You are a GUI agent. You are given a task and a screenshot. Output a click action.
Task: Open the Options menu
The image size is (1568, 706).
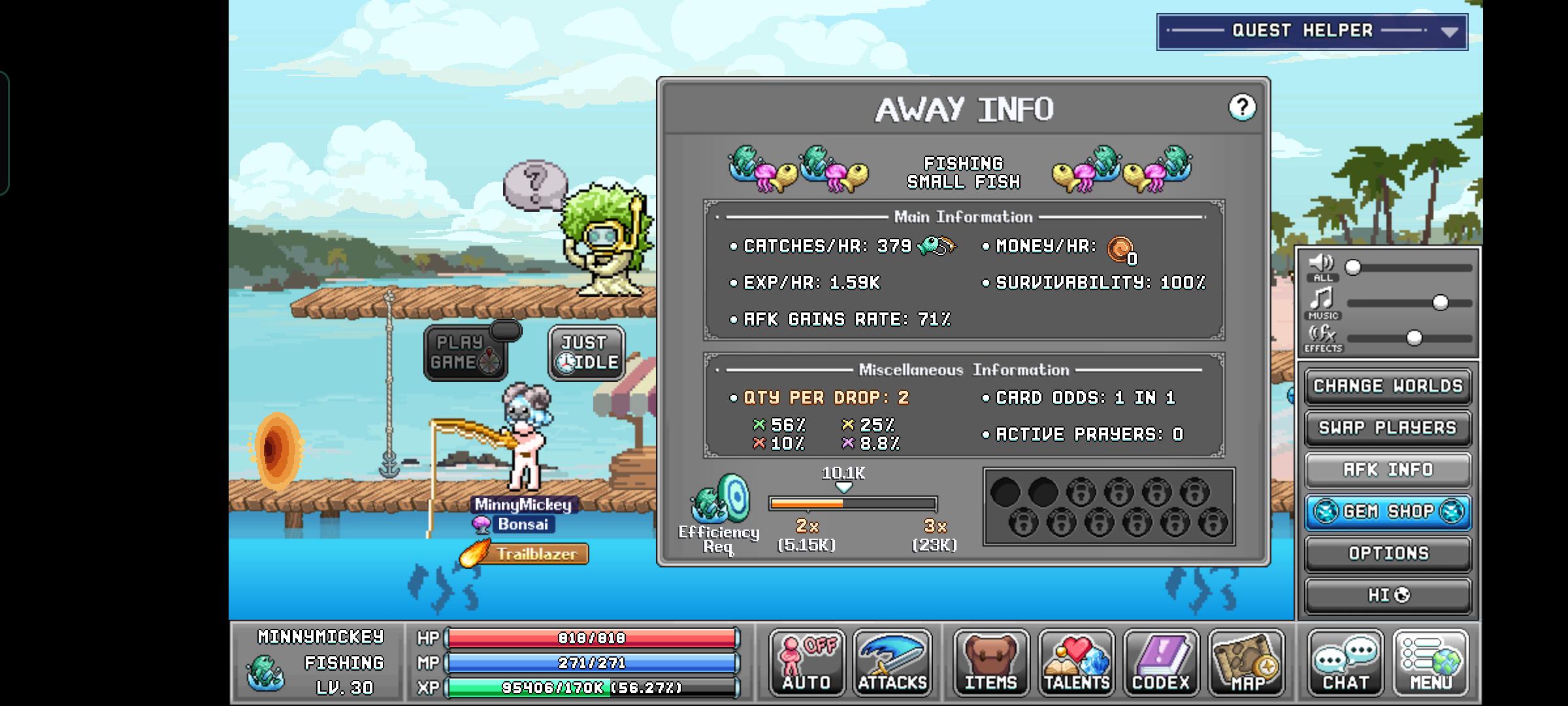[x=1388, y=554]
